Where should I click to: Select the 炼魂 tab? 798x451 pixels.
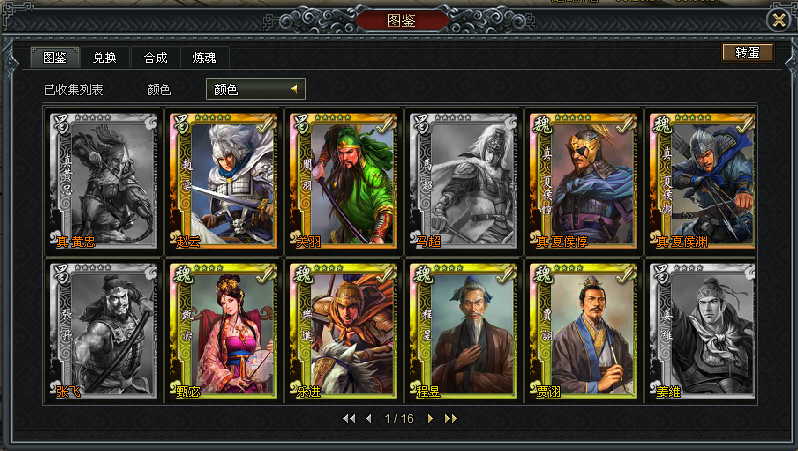click(204, 57)
